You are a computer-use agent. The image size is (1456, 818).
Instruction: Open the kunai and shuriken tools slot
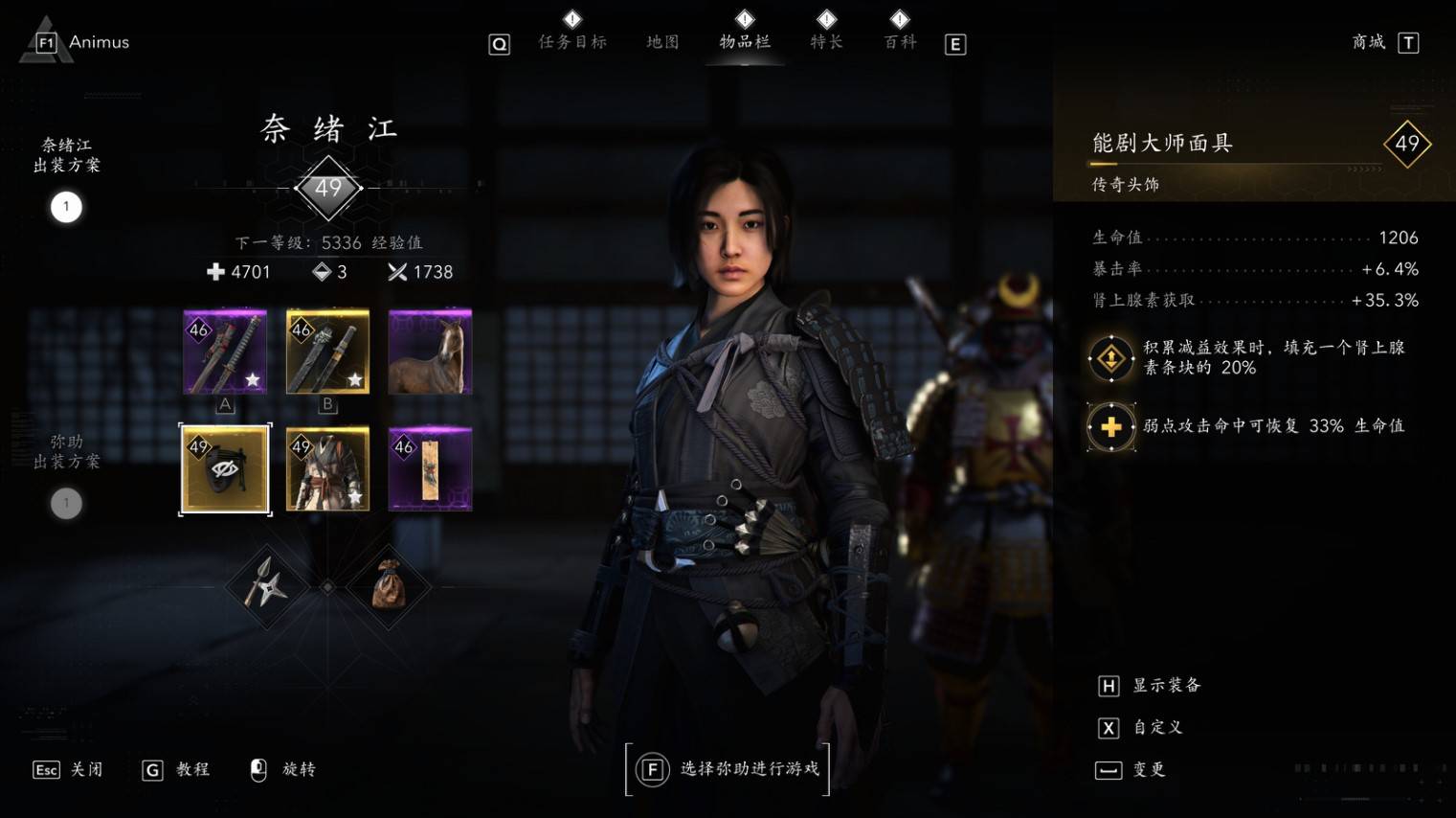[x=266, y=585]
